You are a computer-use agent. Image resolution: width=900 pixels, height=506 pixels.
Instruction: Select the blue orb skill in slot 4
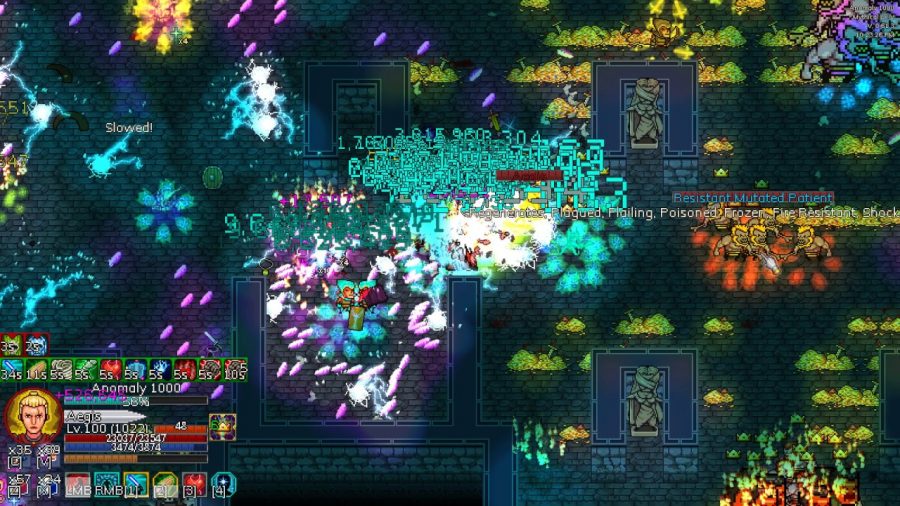[224, 485]
